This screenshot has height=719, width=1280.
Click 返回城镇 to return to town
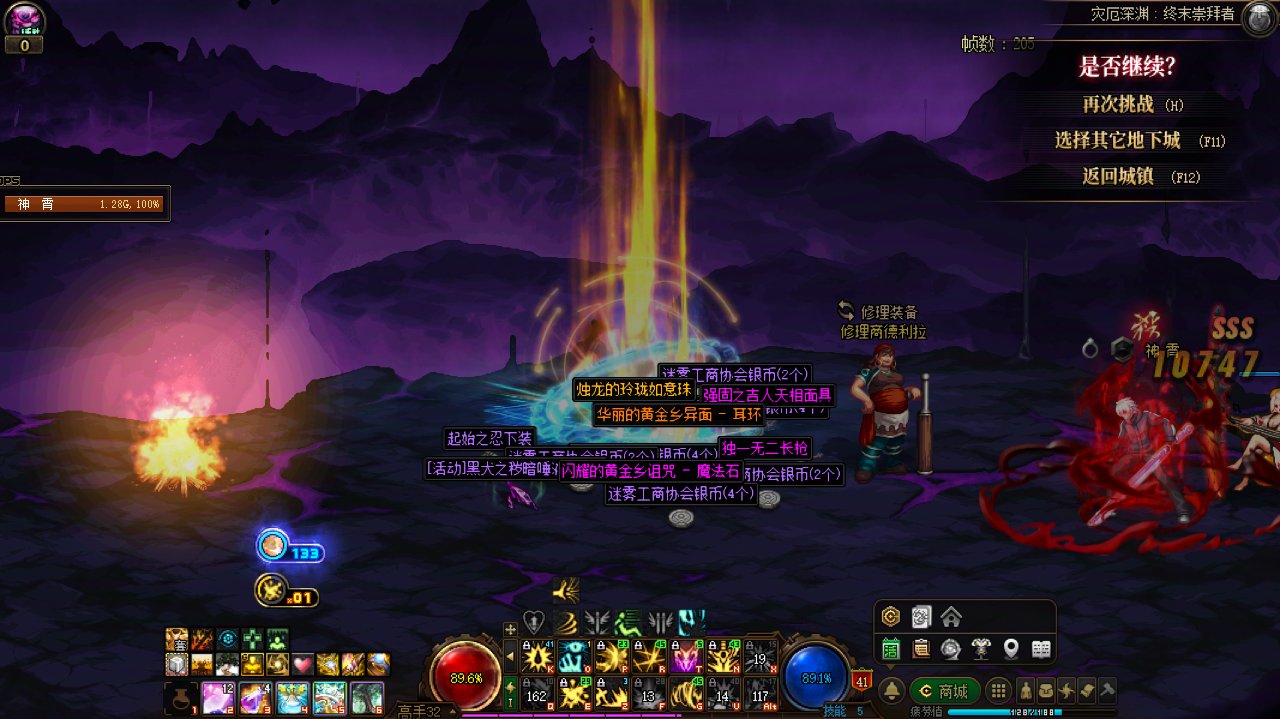pyautogui.click(x=1118, y=176)
